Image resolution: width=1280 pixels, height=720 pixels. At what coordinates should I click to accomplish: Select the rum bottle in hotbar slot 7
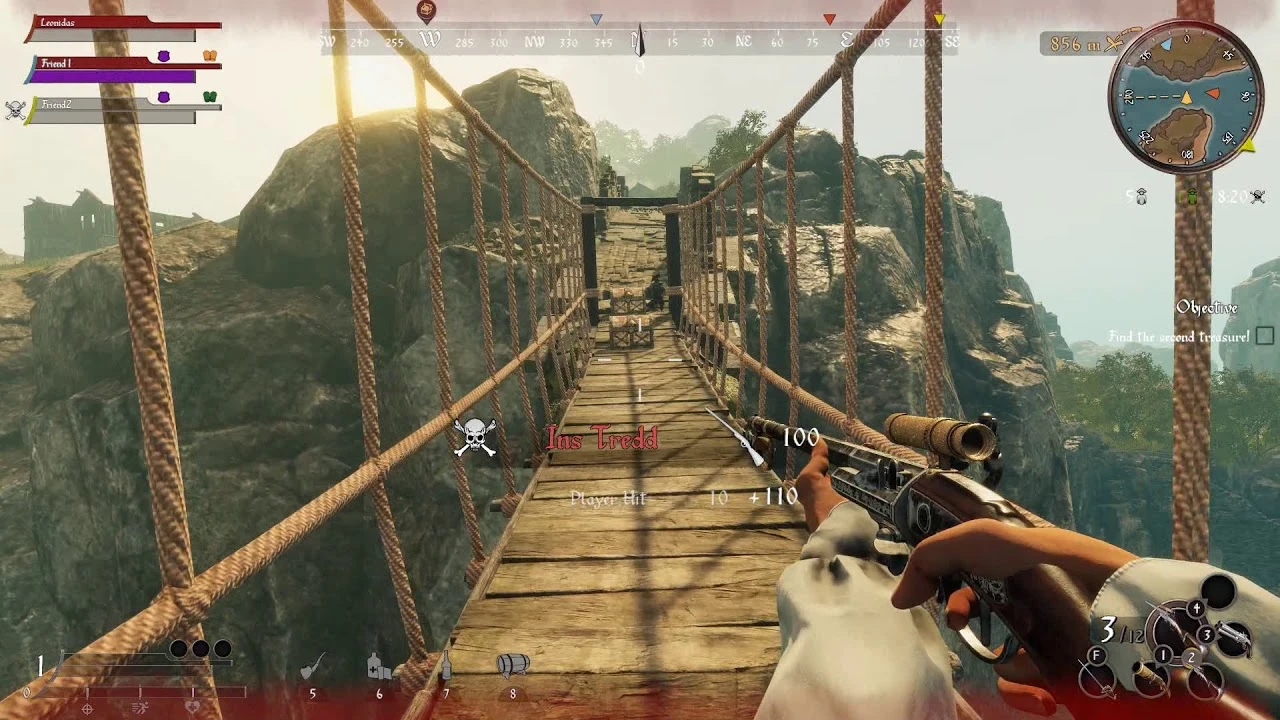[x=446, y=664]
